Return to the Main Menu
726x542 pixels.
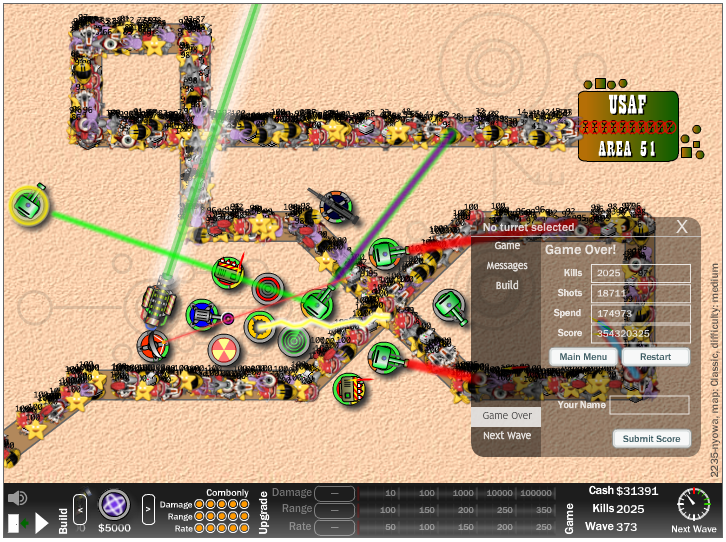[x=582, y=357]
